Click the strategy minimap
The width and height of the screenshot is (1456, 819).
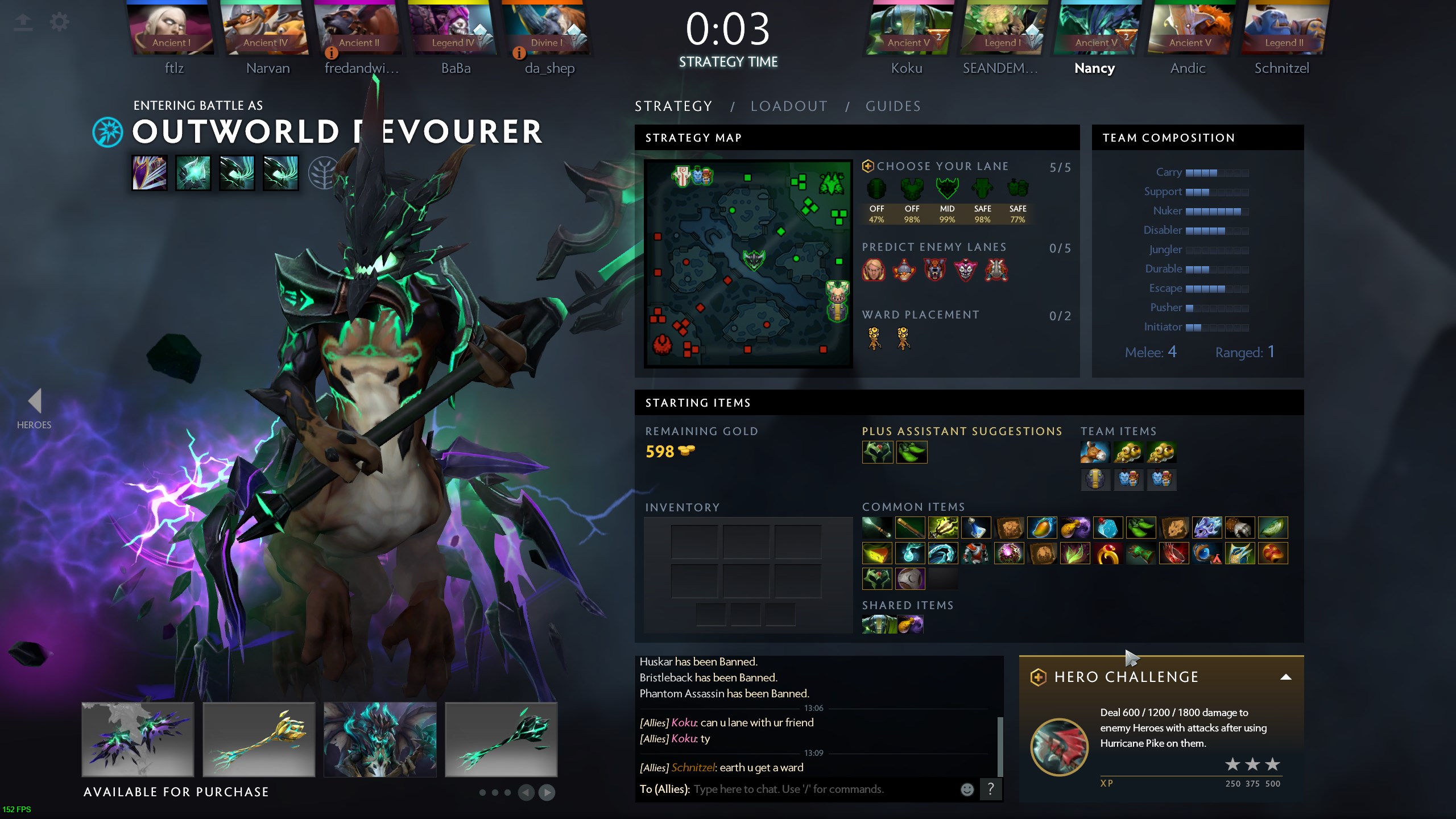click(x=748, y=263)
